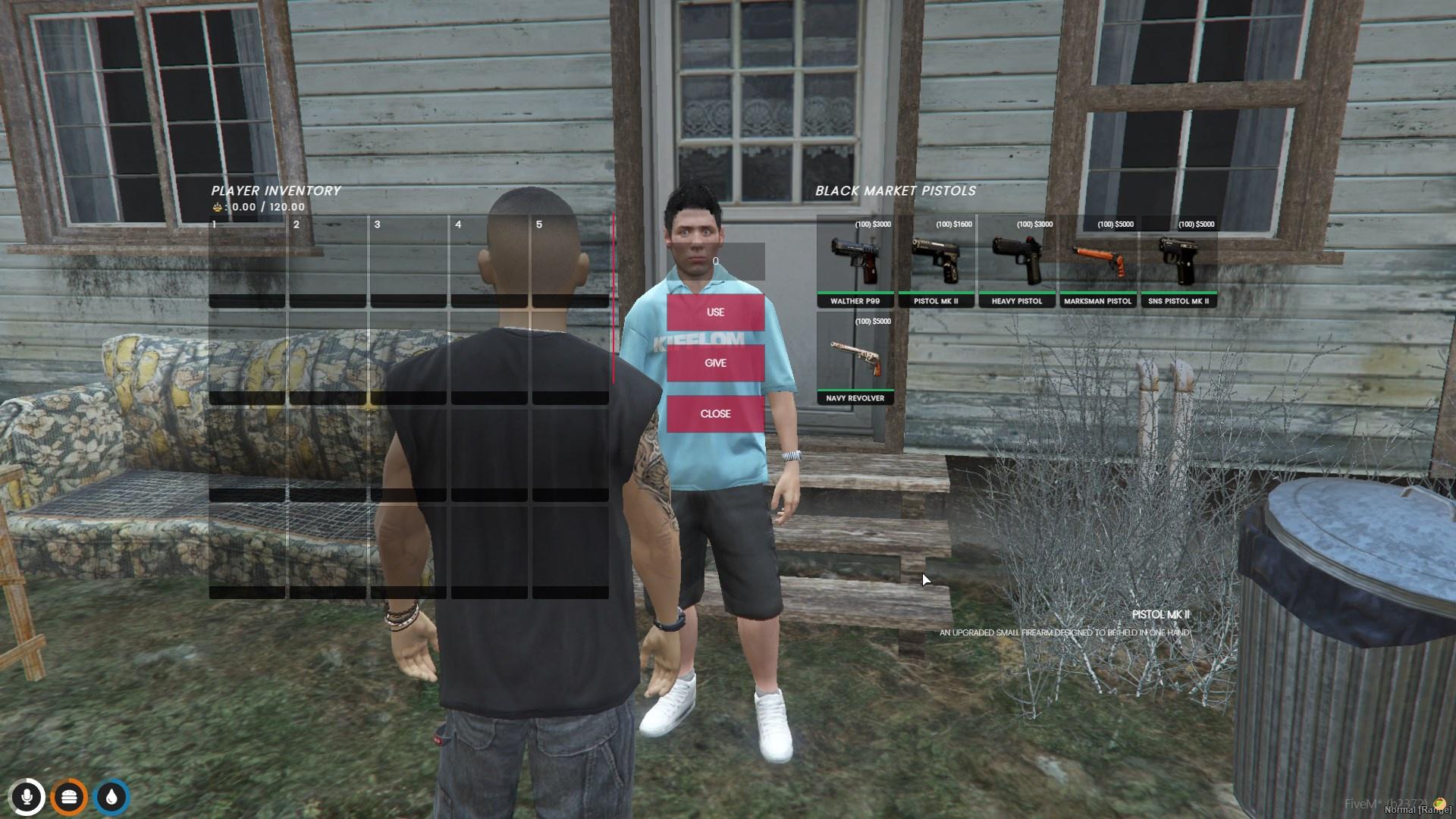1456x819 pixels.
Task: Close the inventory with the CLOSE button
Action: point(715,414)
